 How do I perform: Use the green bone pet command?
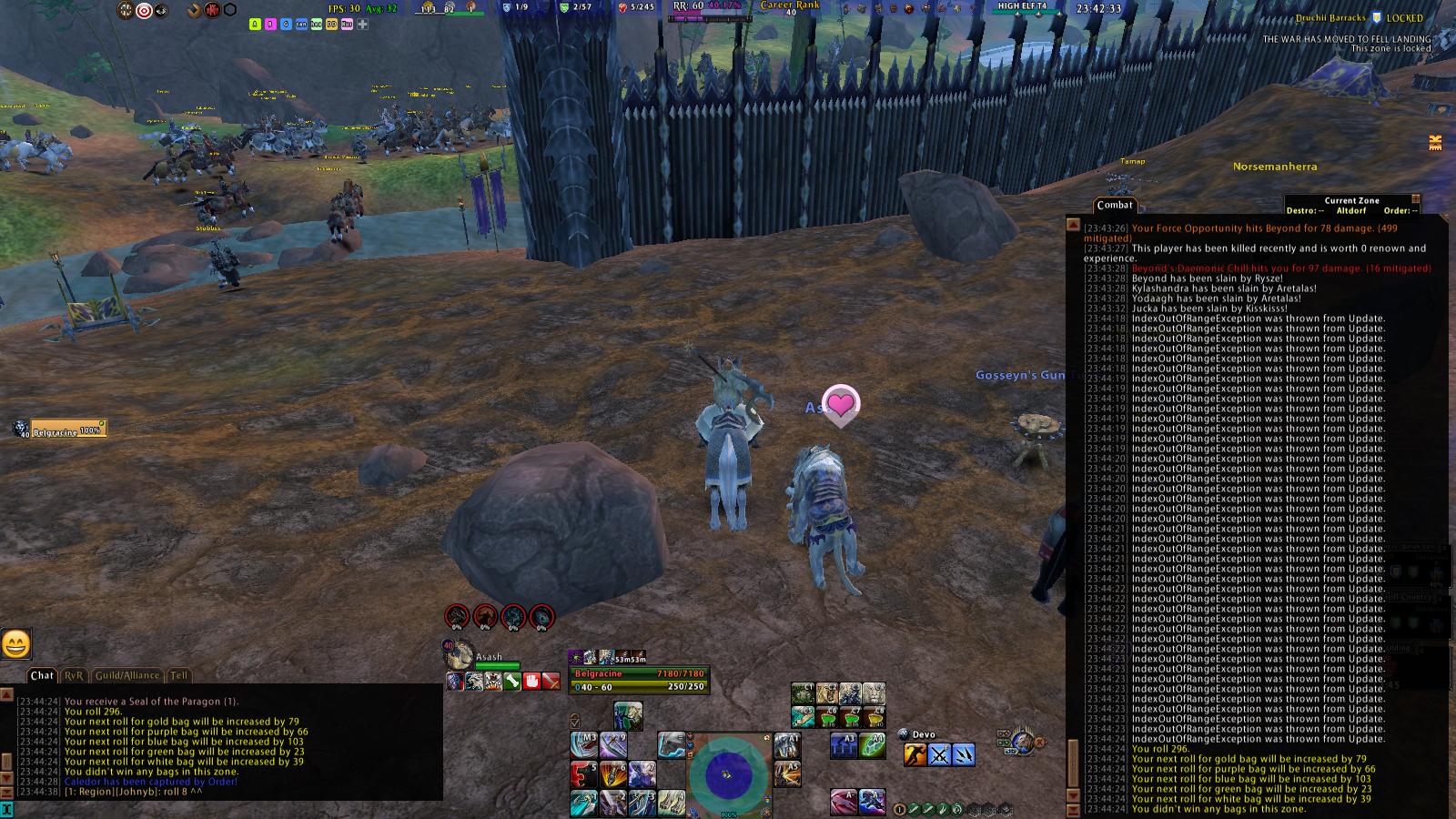point(512,681)
